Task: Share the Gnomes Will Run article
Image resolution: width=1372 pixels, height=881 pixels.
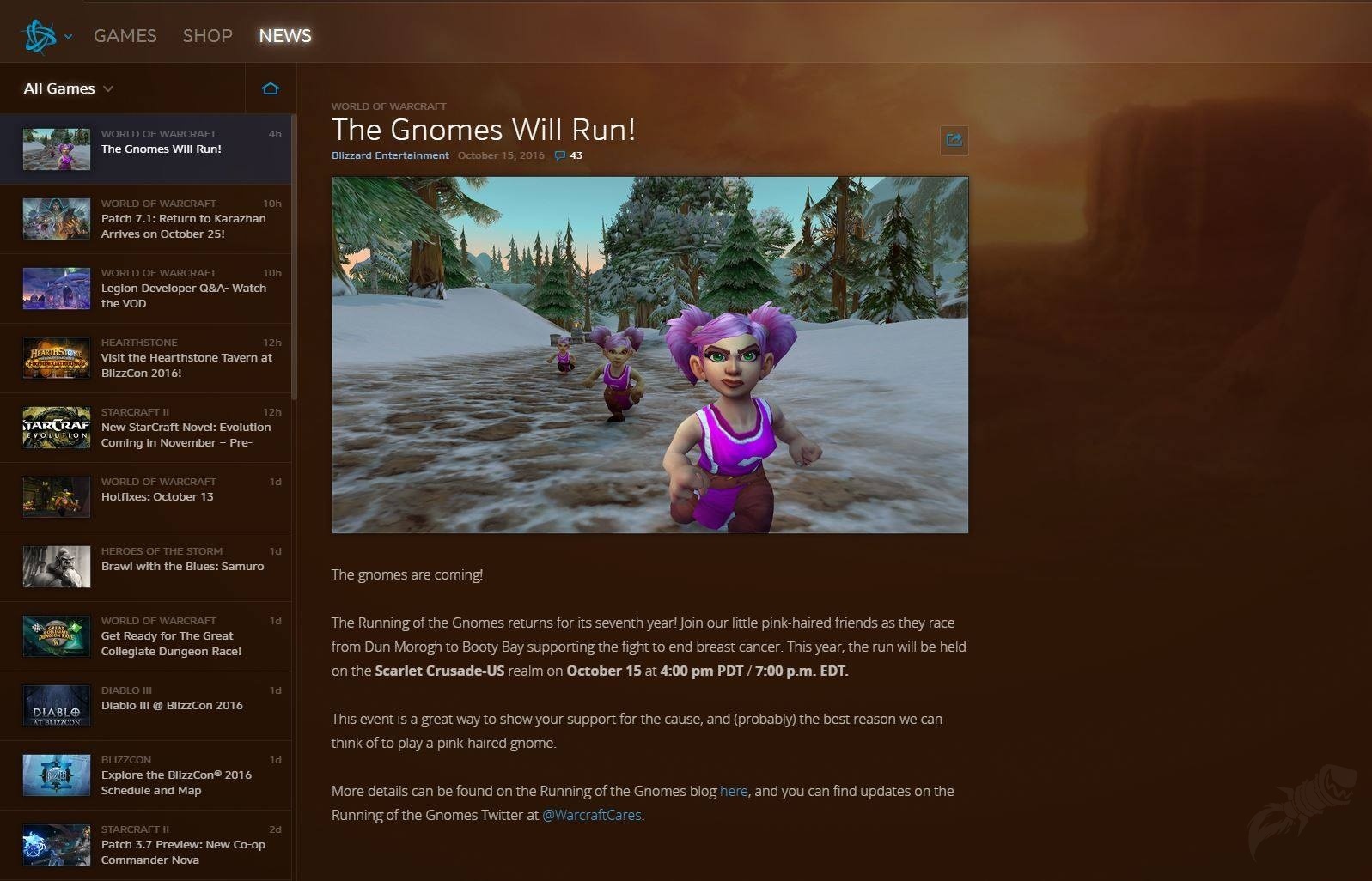Action: [954, 140]
